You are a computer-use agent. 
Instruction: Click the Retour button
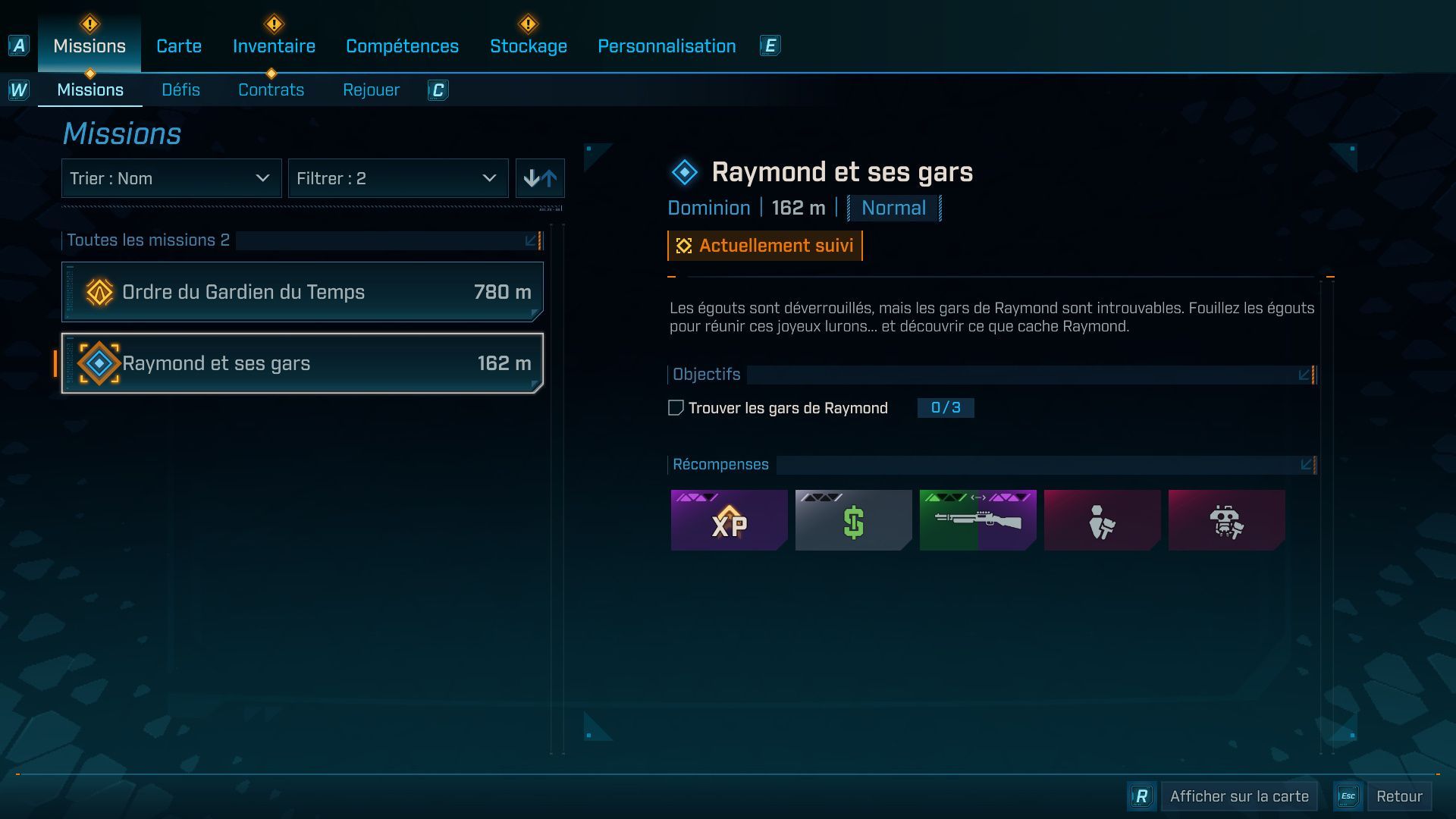pyautogui.click(x=1401, y=796)
